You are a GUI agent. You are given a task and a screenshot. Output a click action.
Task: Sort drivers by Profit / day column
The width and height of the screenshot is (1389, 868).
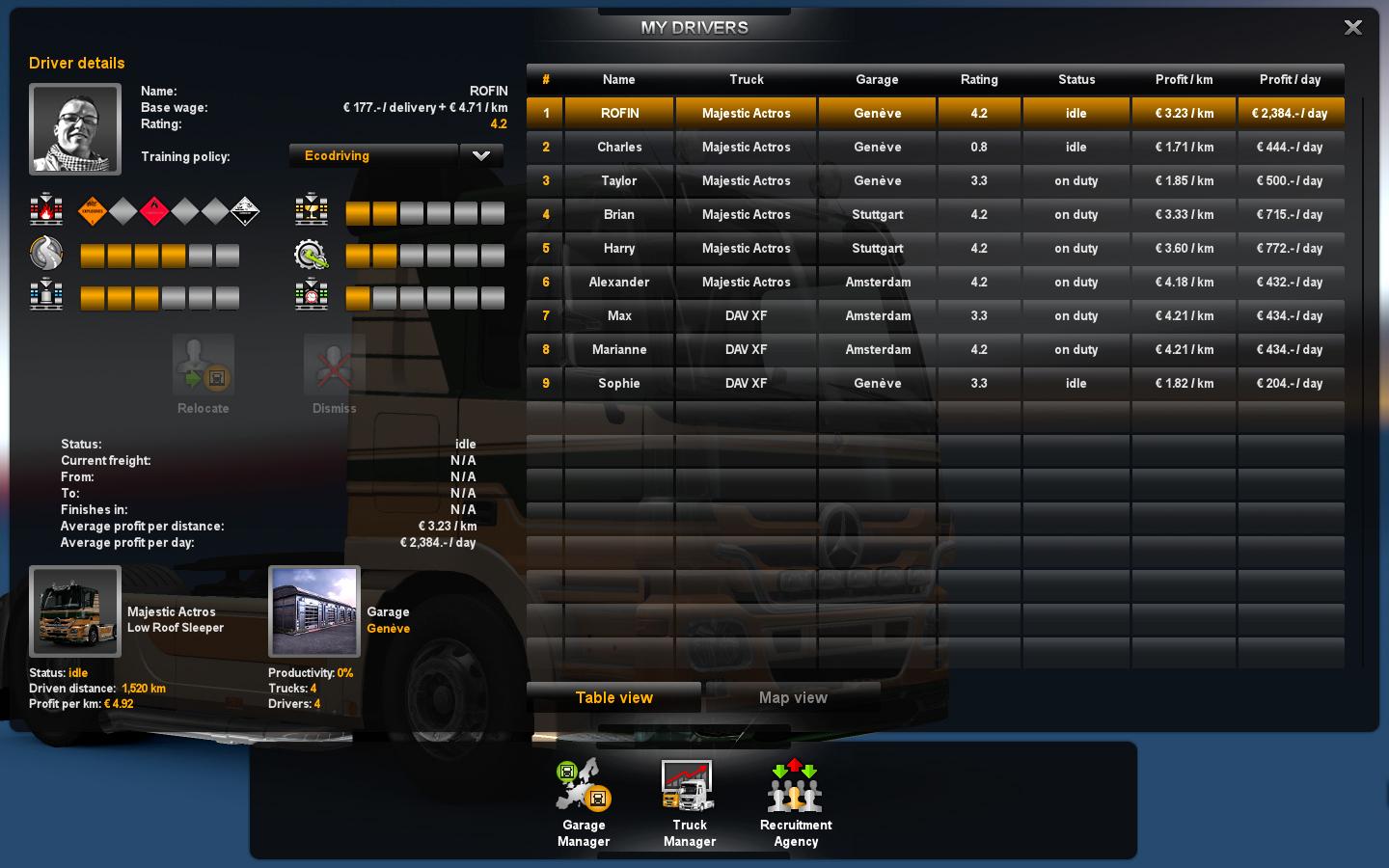(1290, 80)
